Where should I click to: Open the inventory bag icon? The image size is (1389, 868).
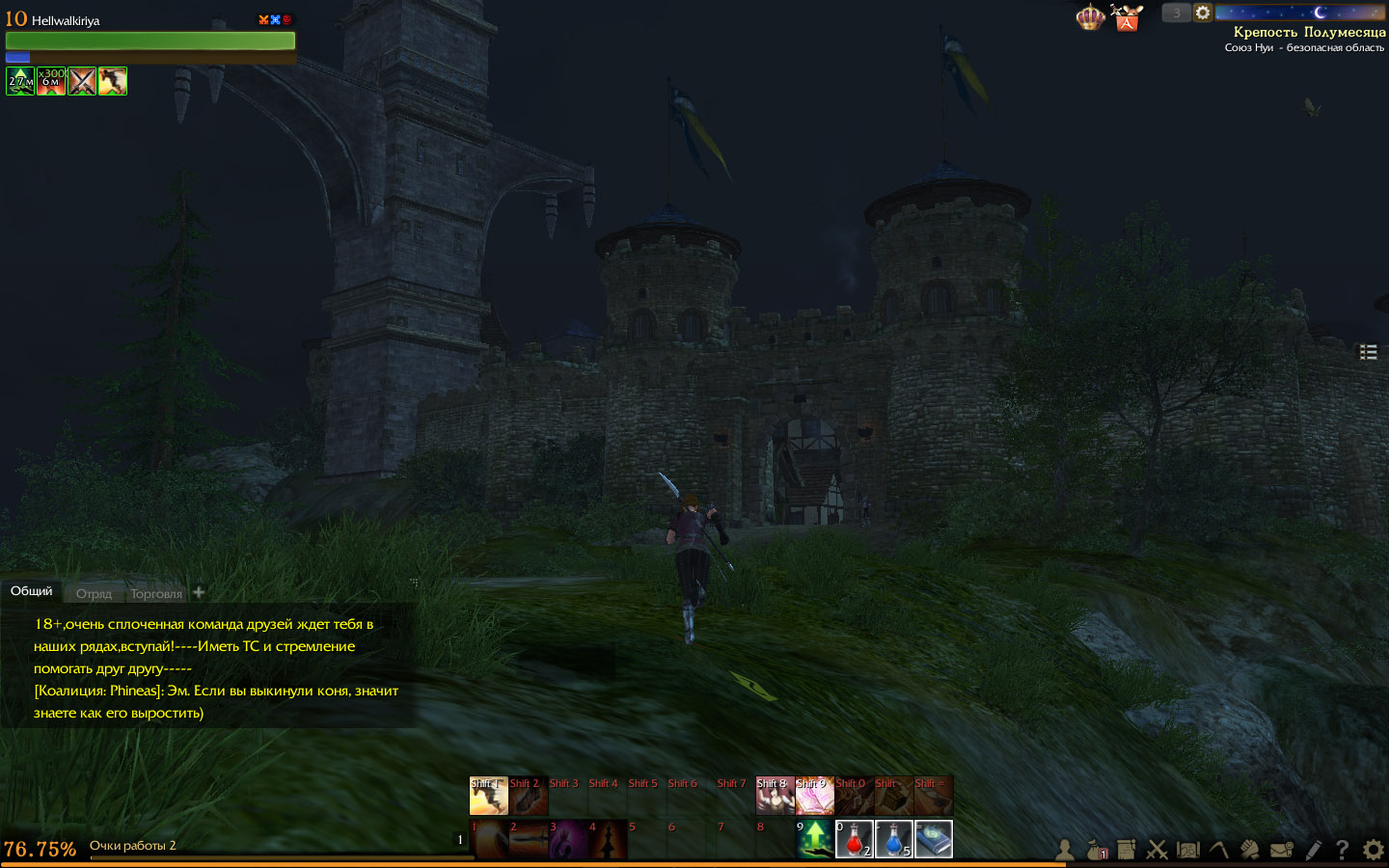(x=1096, y=850)
